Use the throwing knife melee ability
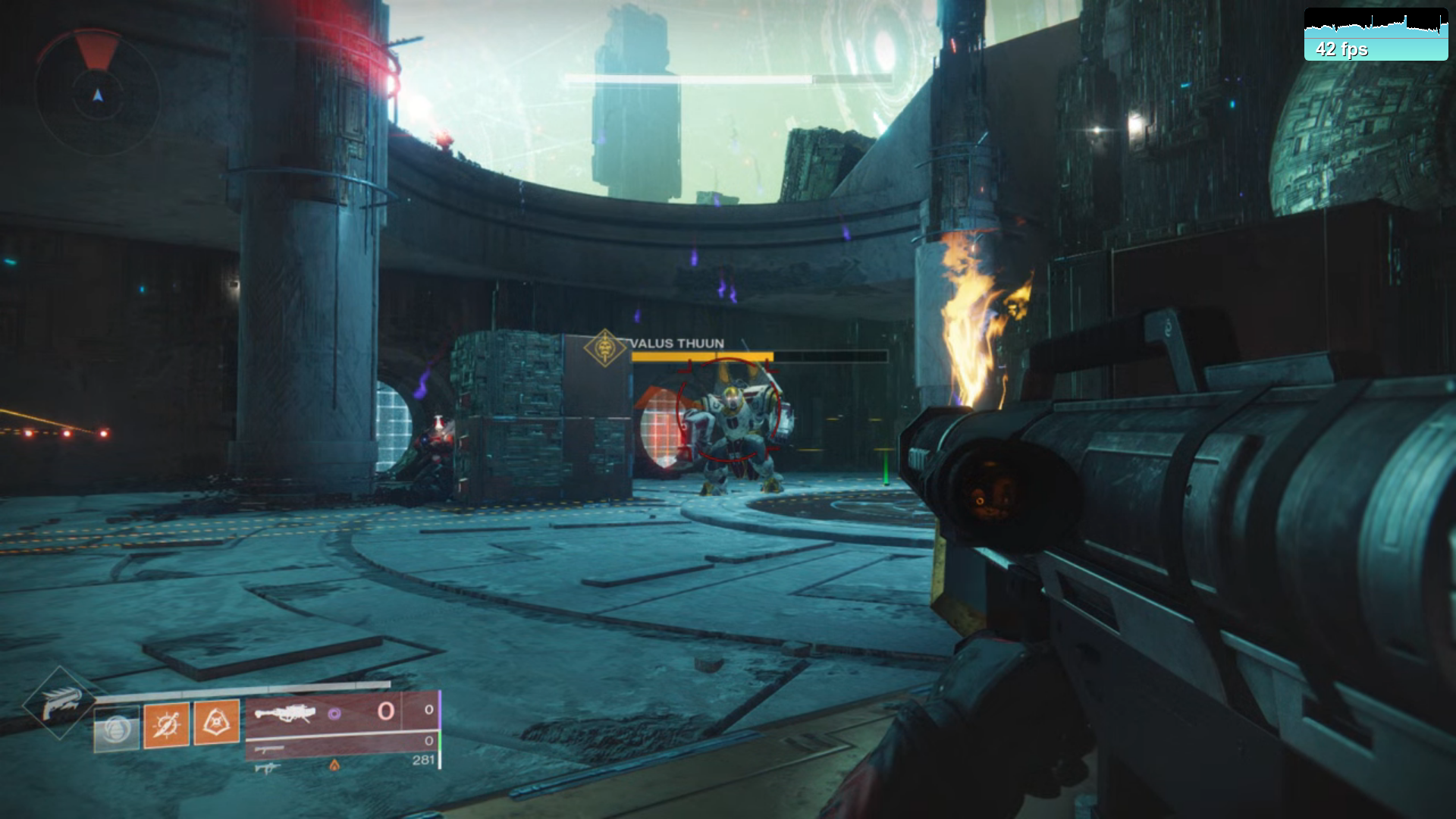This screenshot has width=1456, height=819. (x=167, y=725)
